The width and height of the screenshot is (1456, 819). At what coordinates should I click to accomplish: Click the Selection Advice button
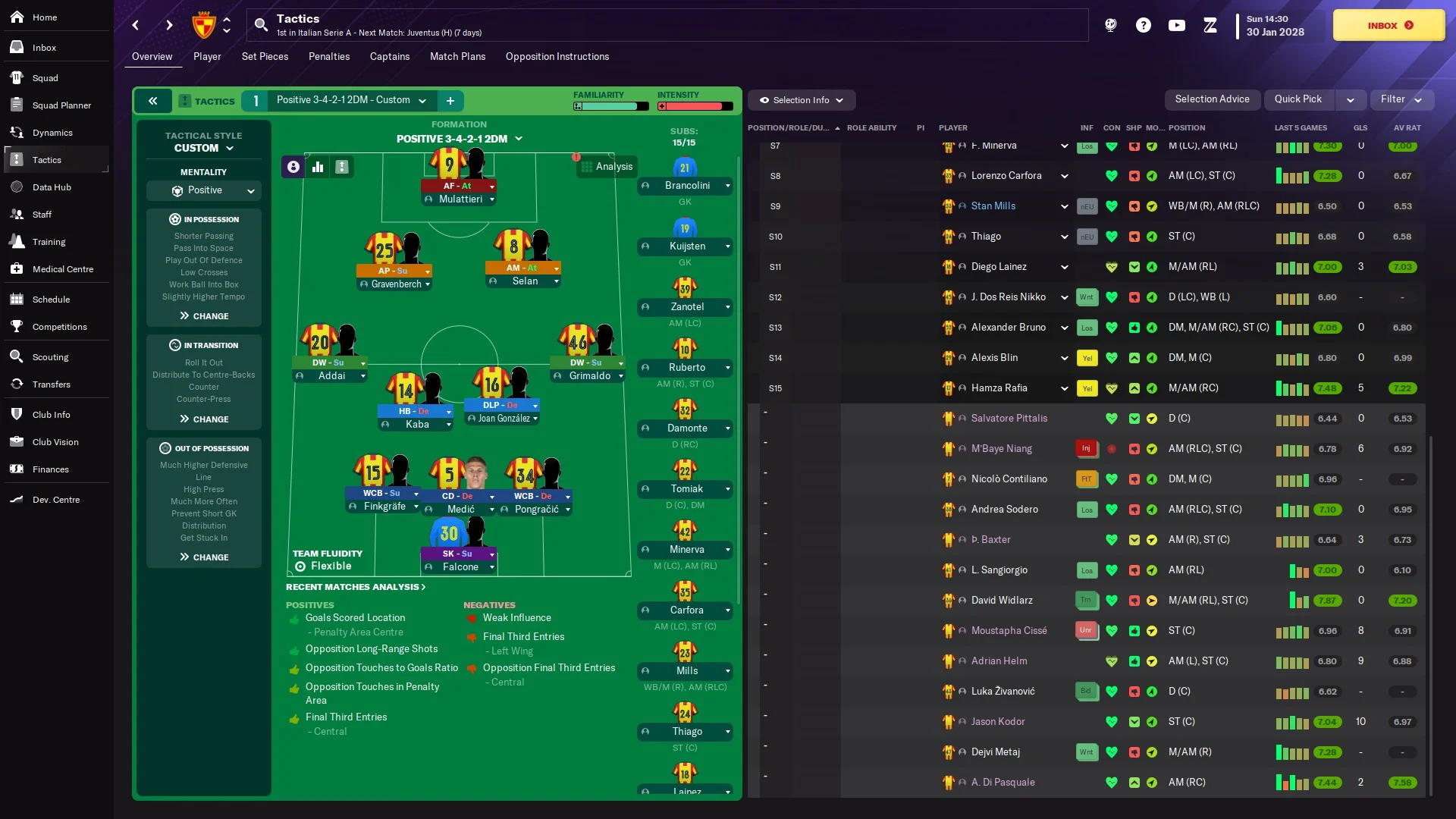pyautogui.click(x=1212, y=99)
